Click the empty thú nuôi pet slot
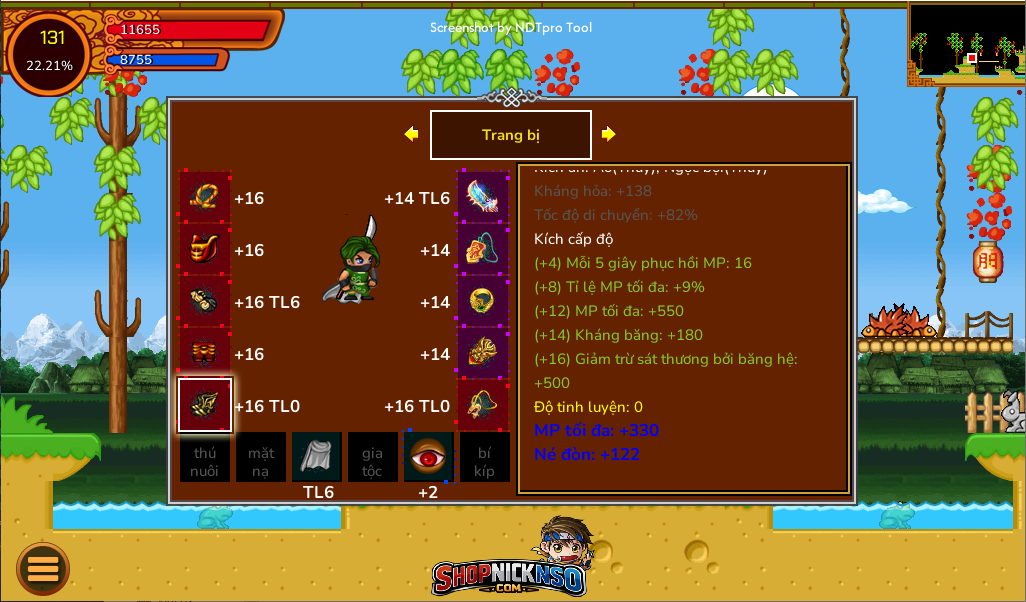The width and height of the screenshot is (1026, 602). [x=205, y=457]
